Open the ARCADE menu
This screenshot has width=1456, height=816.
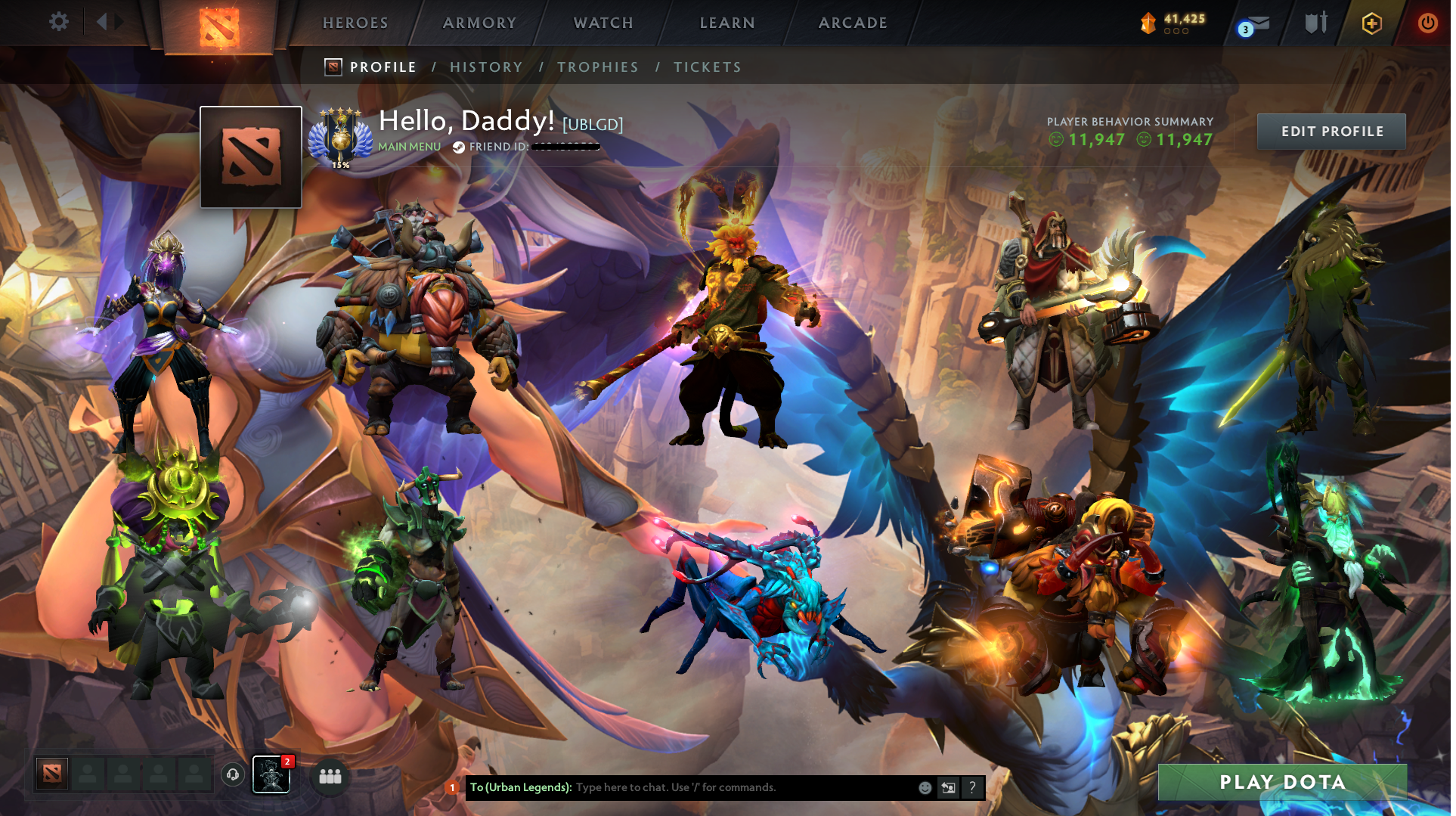853,23
